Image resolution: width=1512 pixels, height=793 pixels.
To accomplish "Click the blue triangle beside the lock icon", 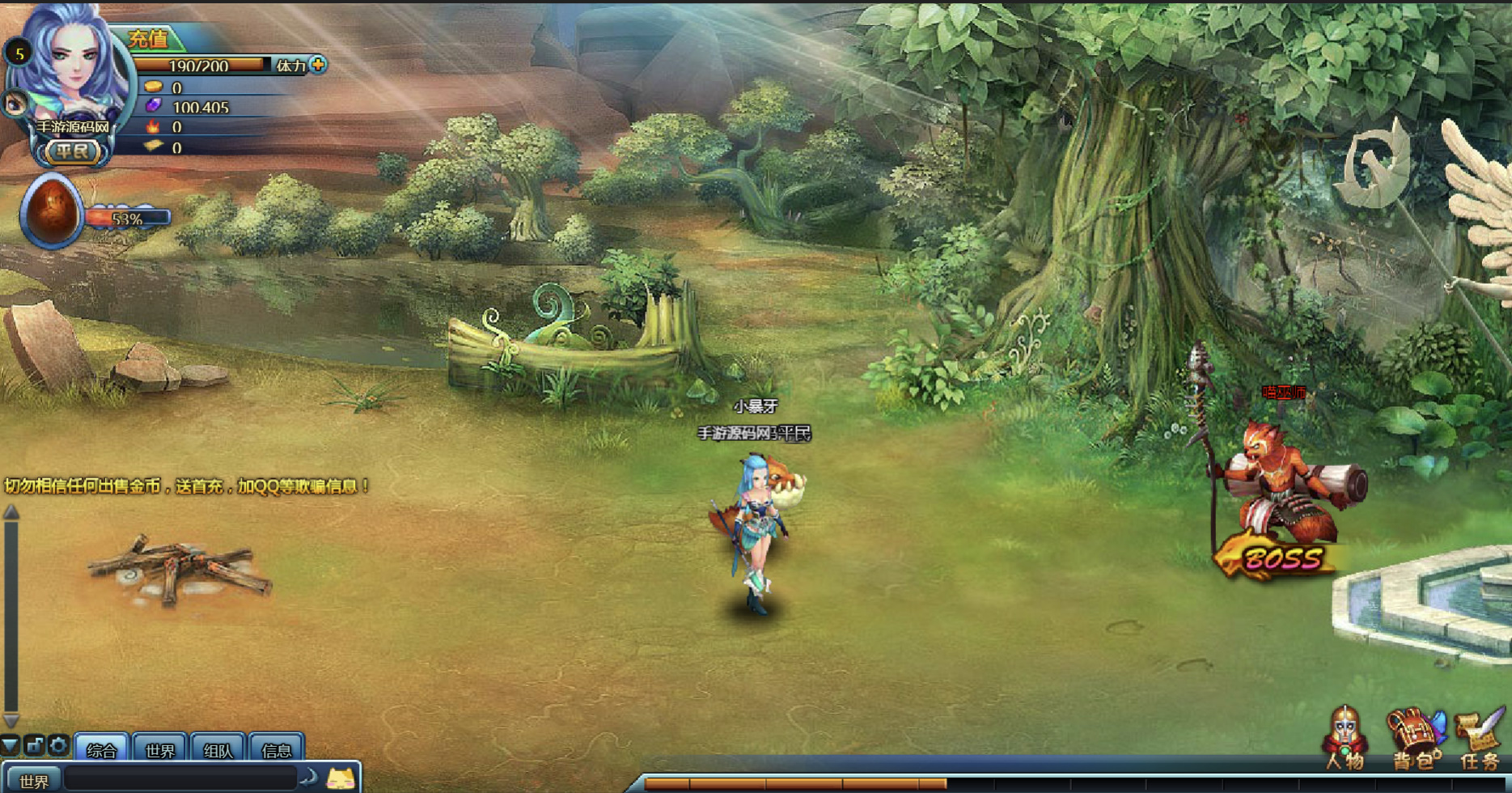I will (x=10, y=745).
